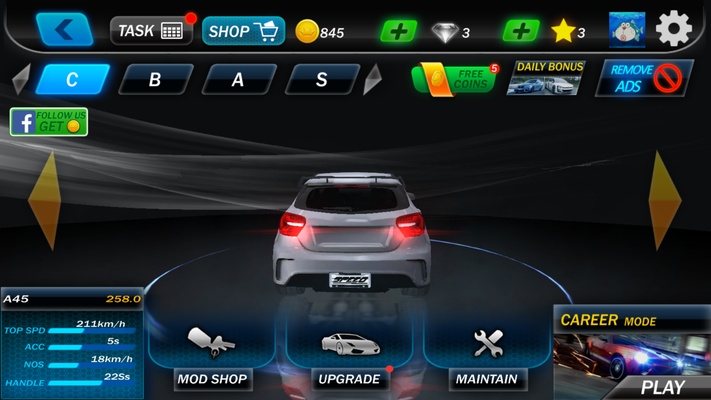Switch to car class A tab

pyautogui.click(x=238, y=79)
